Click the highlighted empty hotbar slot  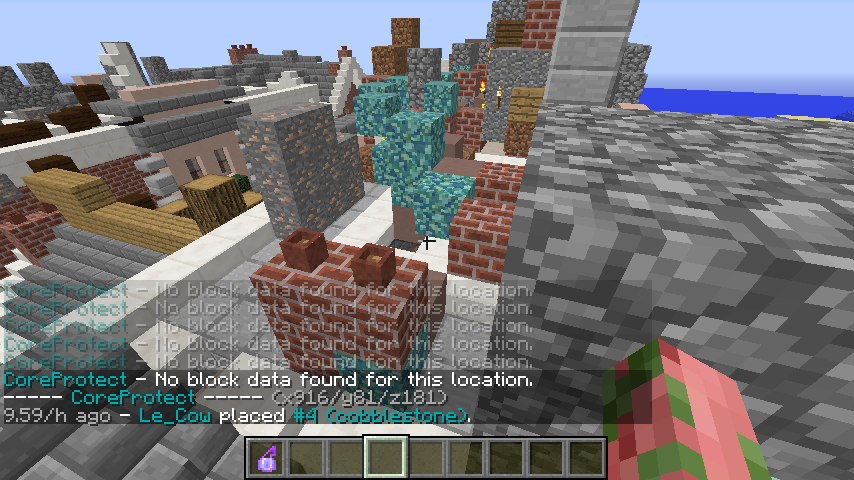click(385, 458)
